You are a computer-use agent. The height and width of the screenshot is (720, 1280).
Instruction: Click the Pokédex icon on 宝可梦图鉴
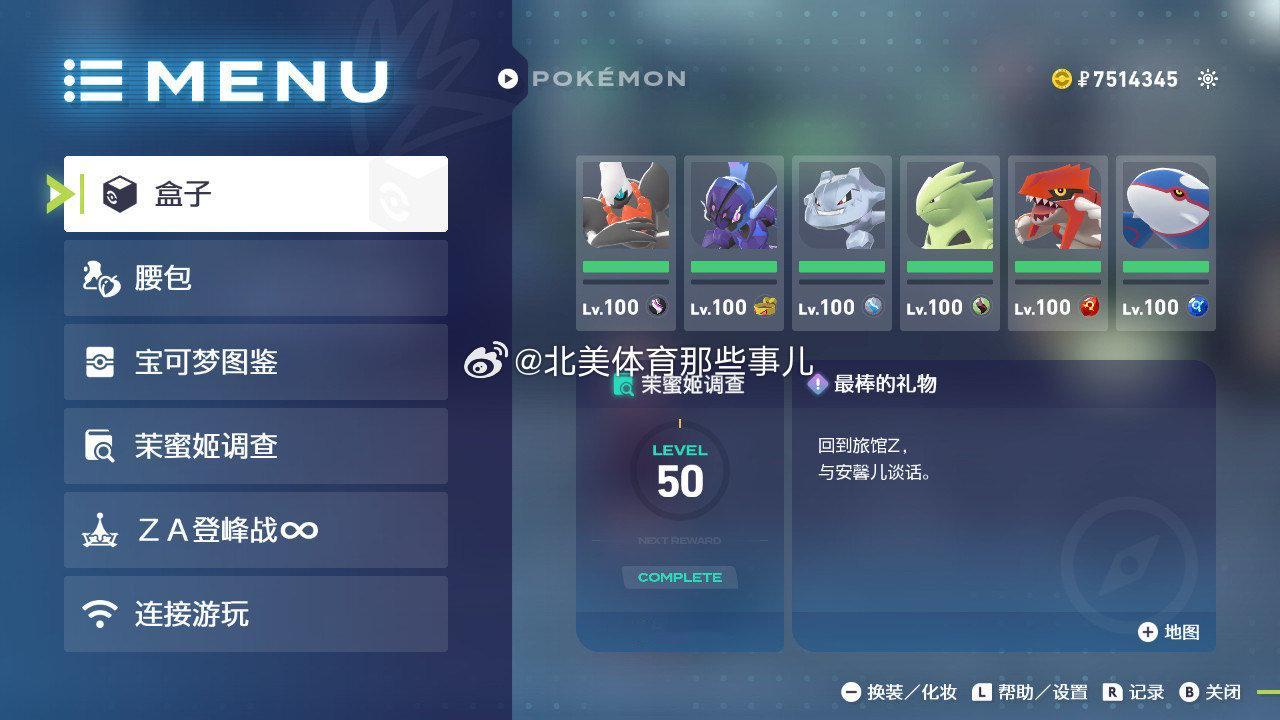[99, 361]
